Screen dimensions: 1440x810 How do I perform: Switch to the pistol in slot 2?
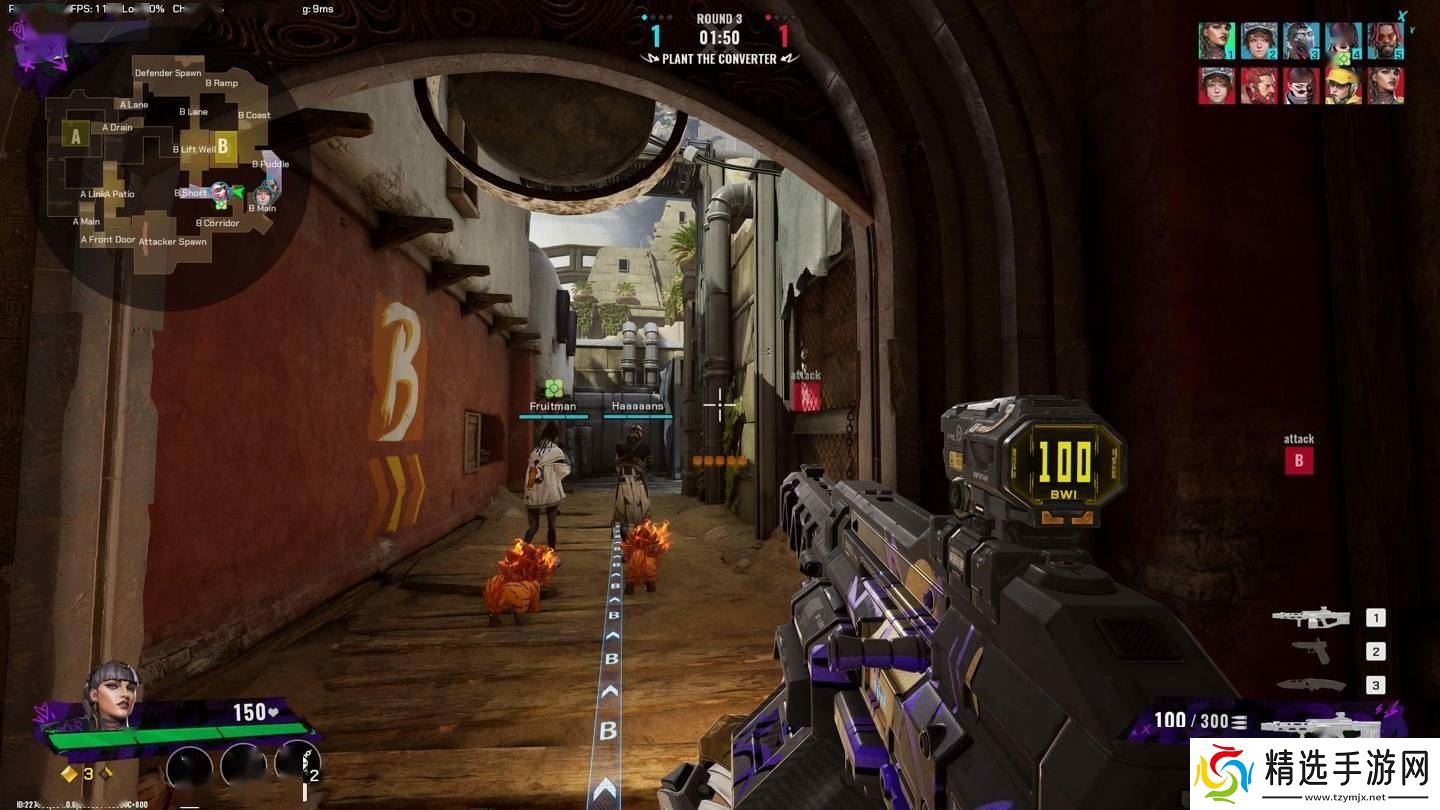(1311, 651)
